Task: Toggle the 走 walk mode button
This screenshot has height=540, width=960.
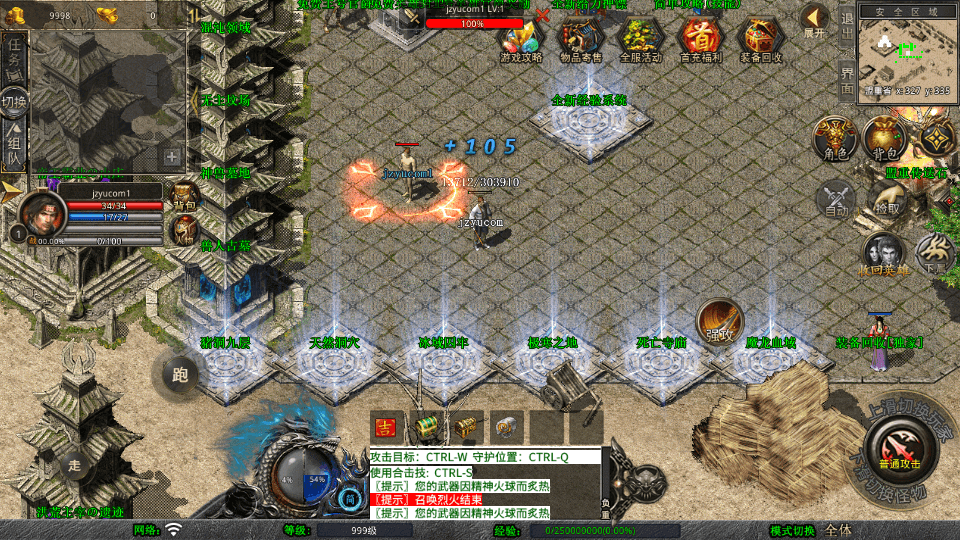Action: (74, 464)
